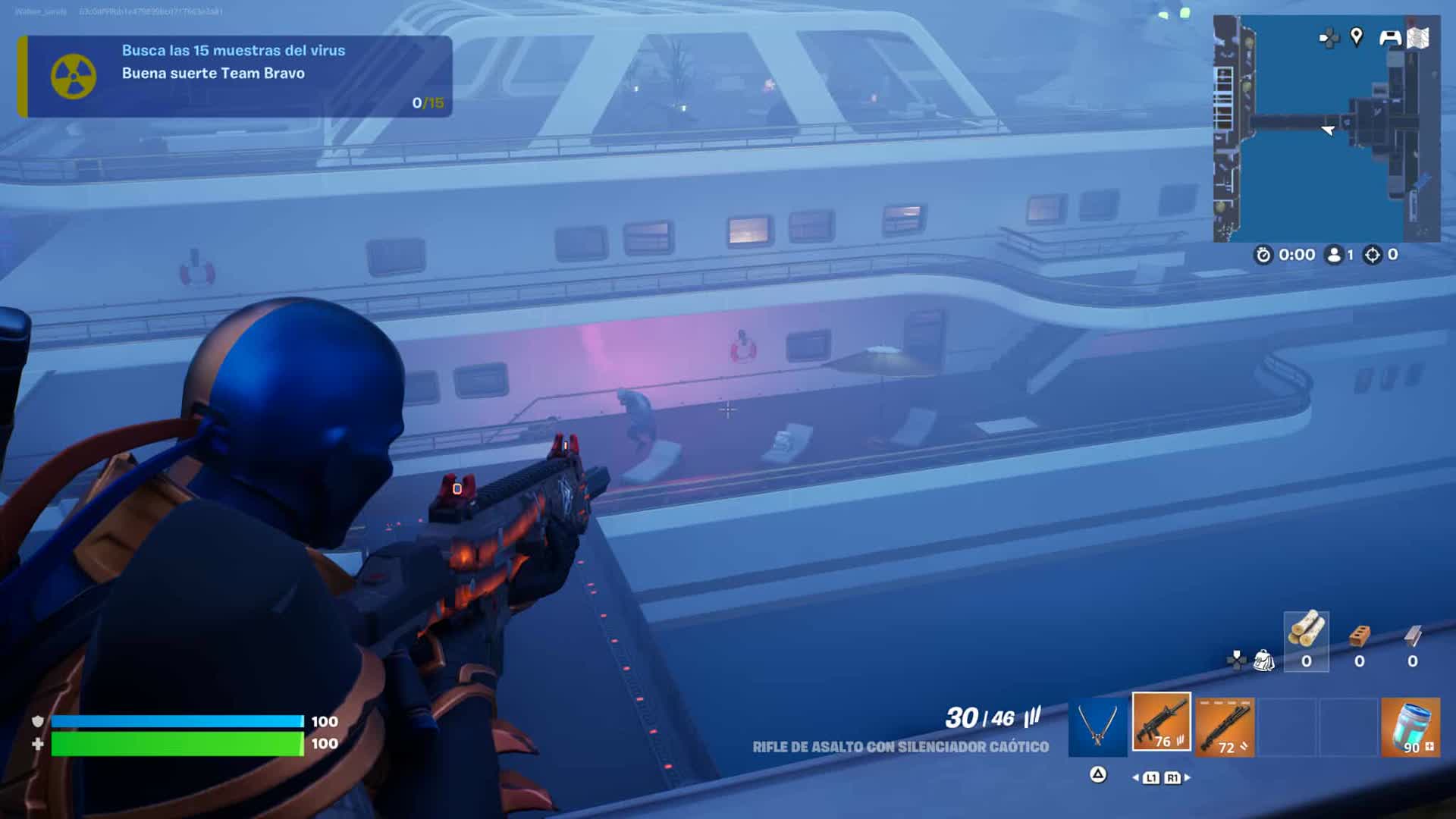The width and height of the screenshot is (1456, 819).
Task: Switch to the shotgun slot
Action: [x=1225, y=728]
